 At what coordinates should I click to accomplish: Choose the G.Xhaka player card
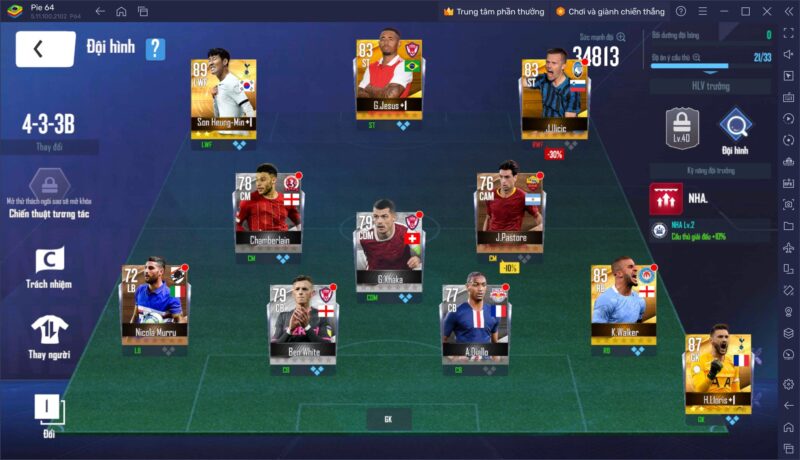click(x=390, y=249)
